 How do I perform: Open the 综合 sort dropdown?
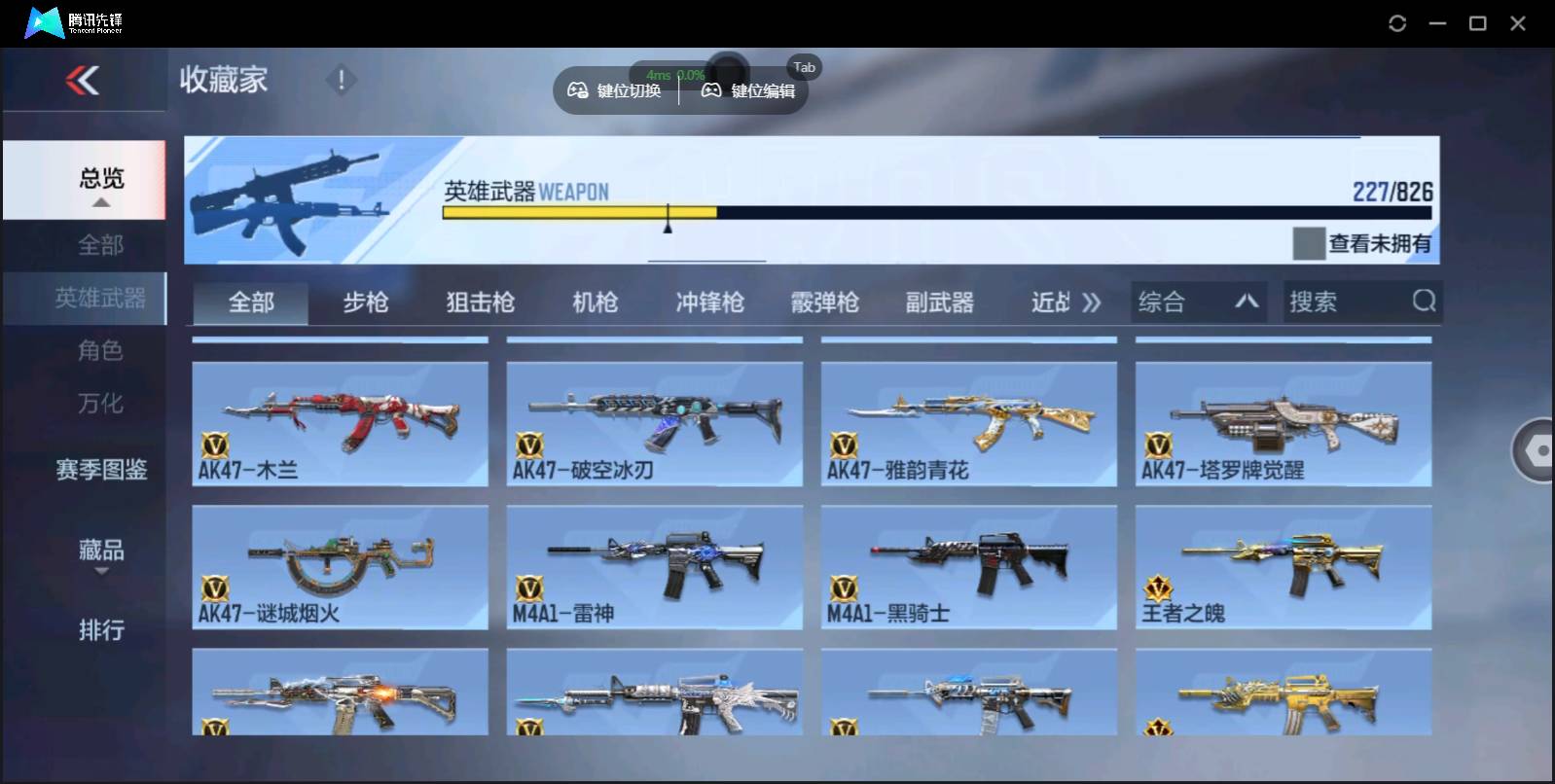[x=1199, y=302]
